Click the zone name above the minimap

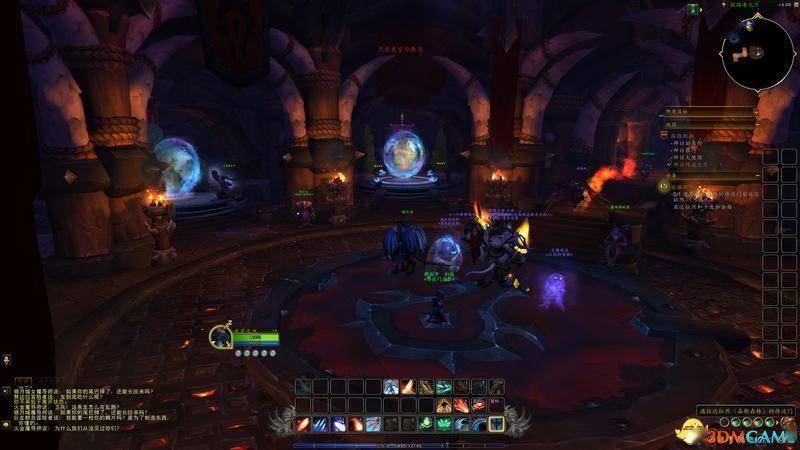click(x=740, y=7)
